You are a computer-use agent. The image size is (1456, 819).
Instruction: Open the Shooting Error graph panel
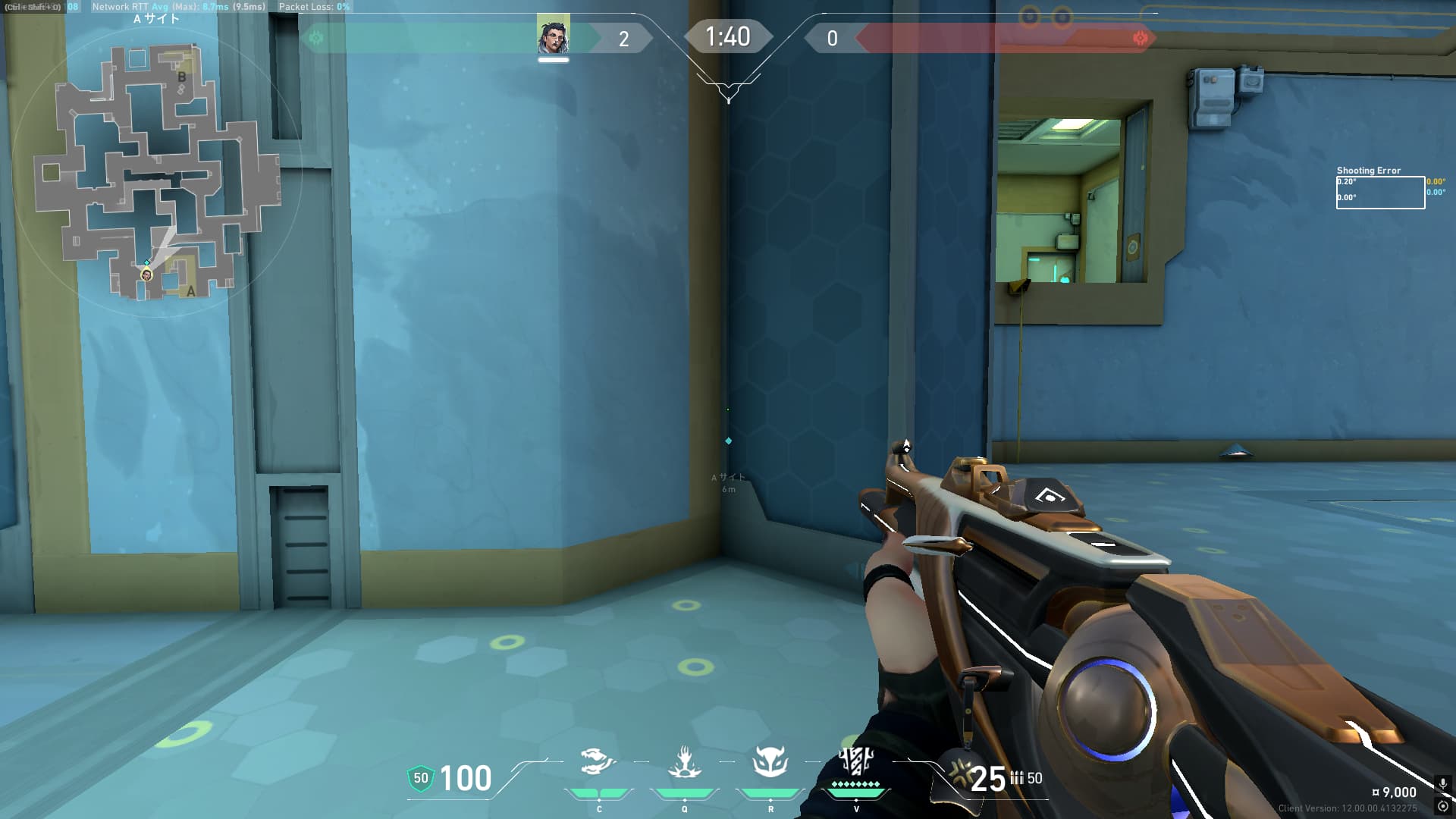coord(1380,192)
